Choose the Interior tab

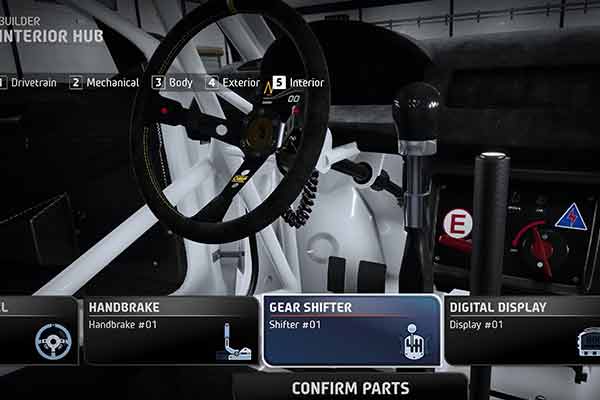point(298,83)
